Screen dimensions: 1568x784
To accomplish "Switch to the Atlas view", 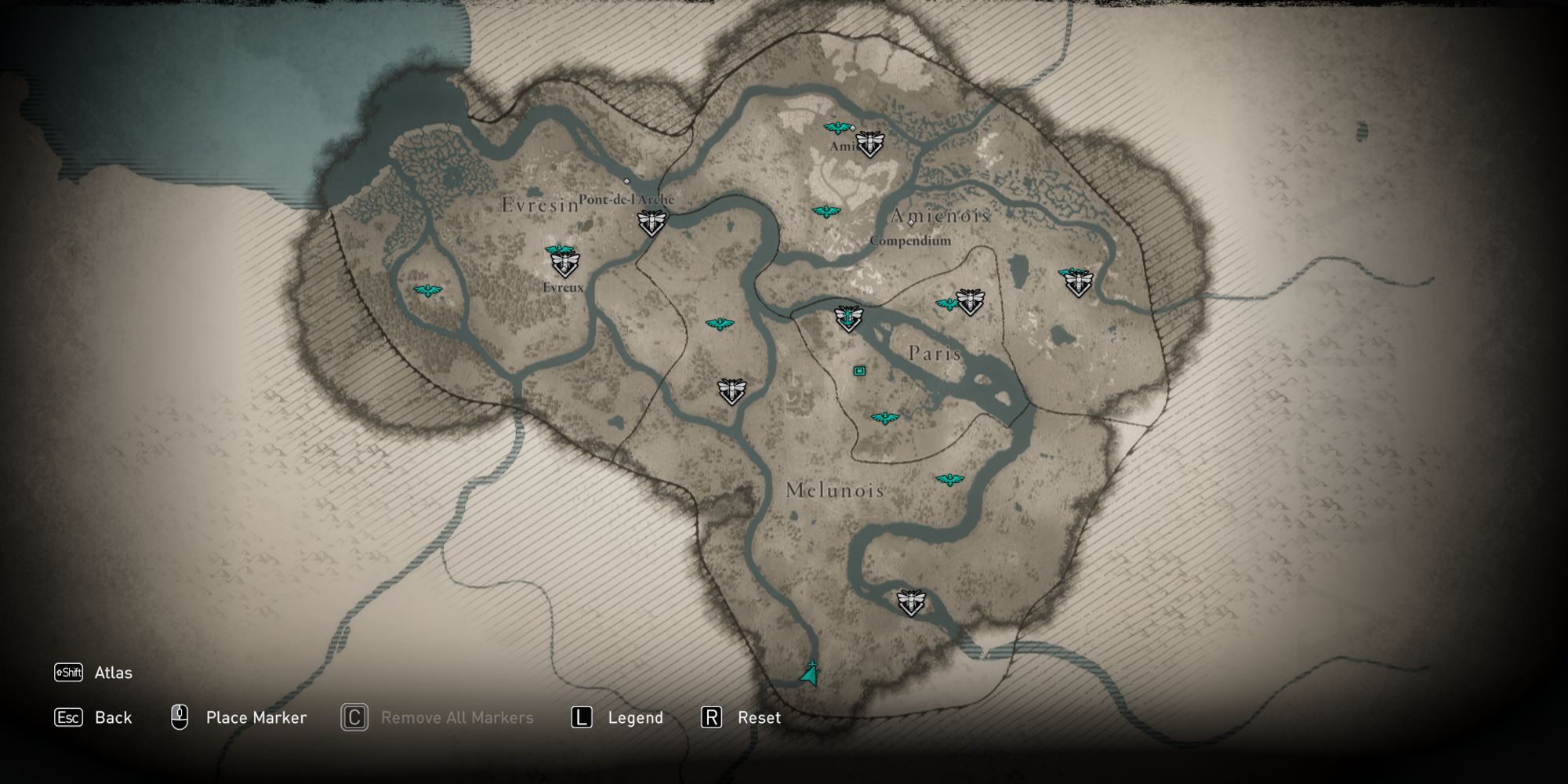I will point(112,673).
